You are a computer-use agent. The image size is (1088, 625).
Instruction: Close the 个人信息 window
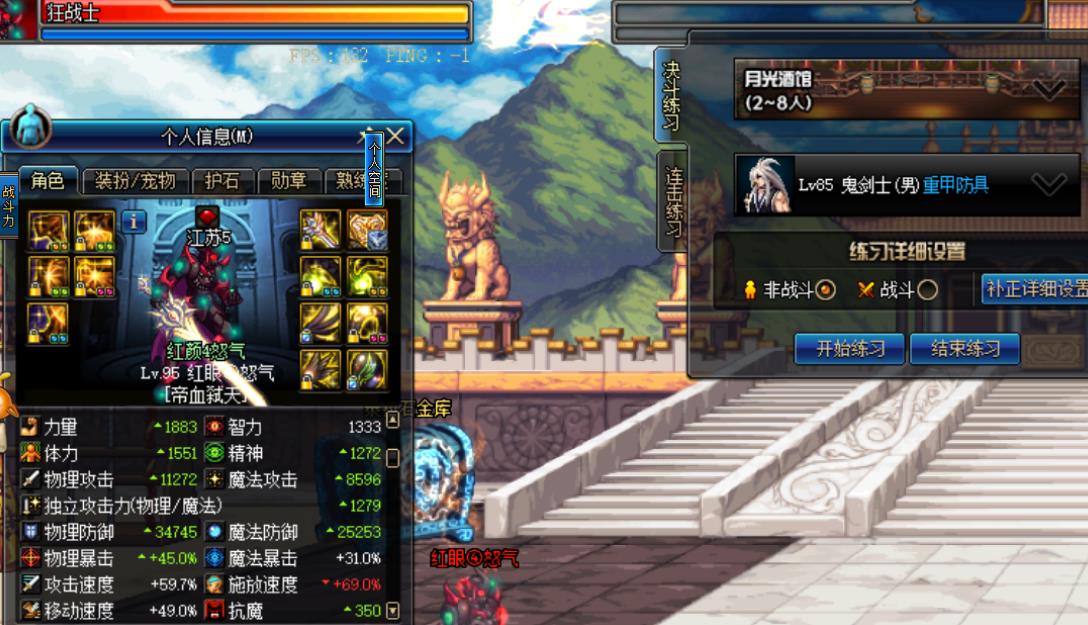396,136
